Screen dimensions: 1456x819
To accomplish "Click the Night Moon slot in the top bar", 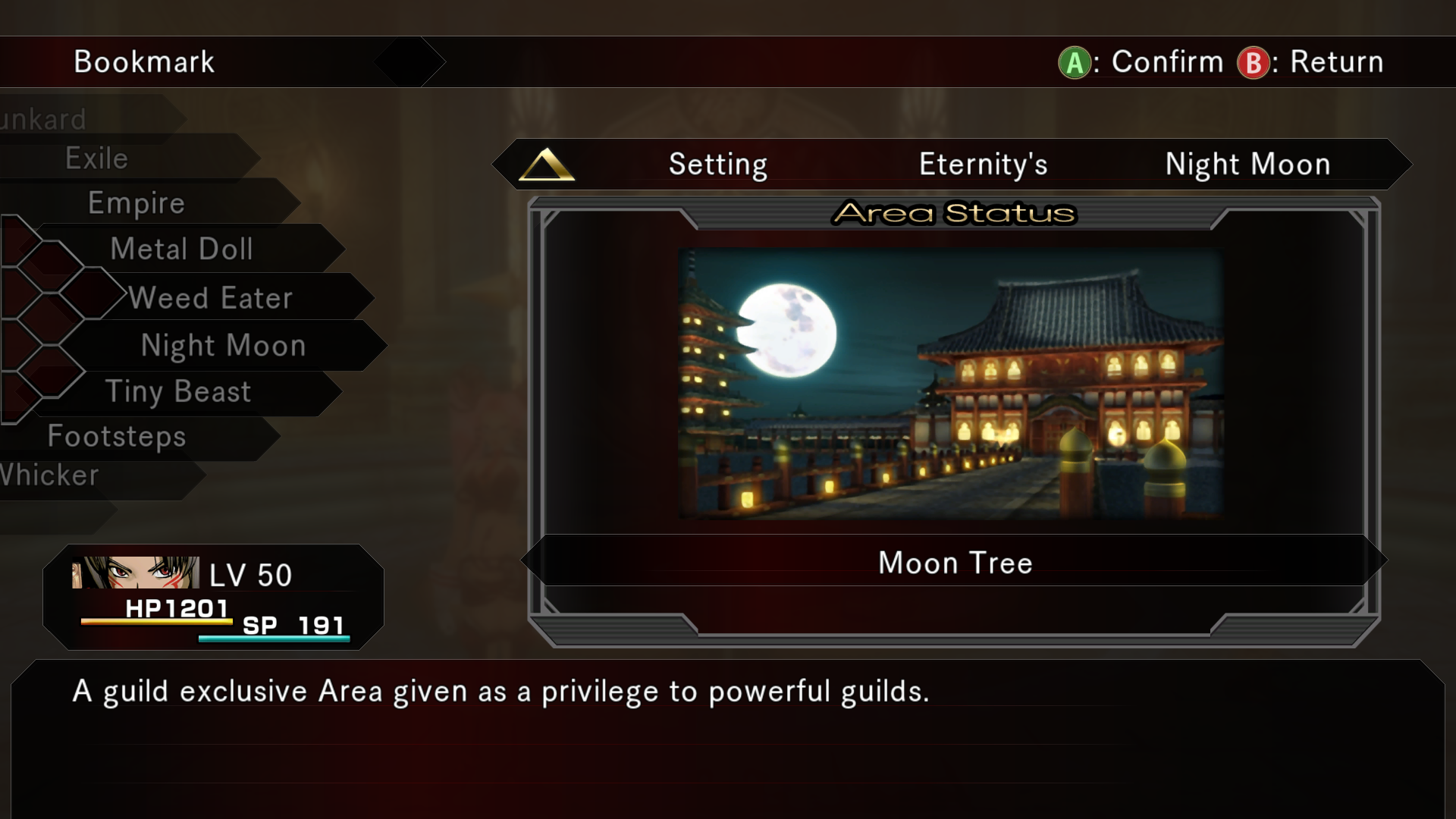I will pos(1247,165).
